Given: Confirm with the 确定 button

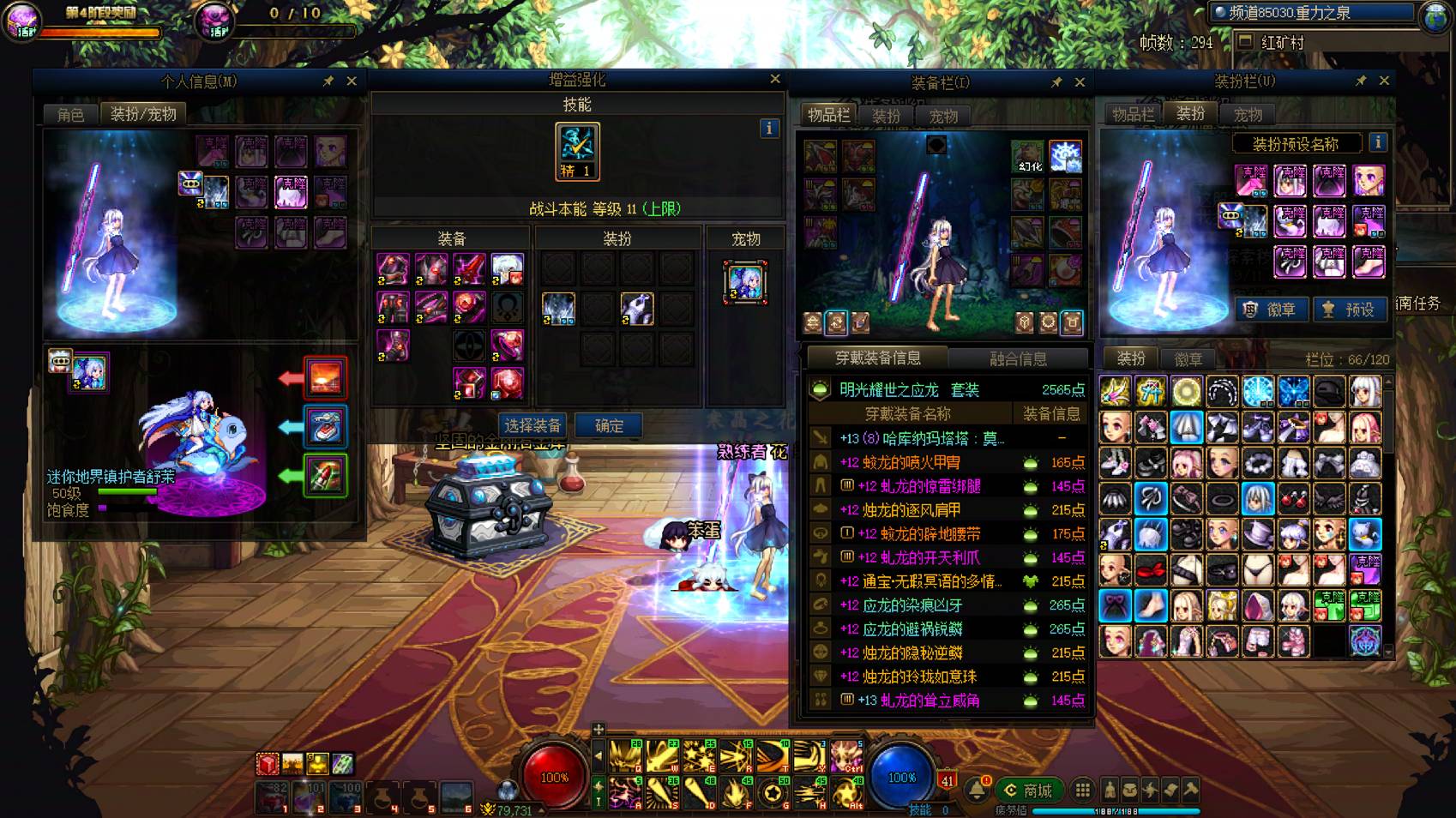Looking at the screenshot, I should pos(609,425).
